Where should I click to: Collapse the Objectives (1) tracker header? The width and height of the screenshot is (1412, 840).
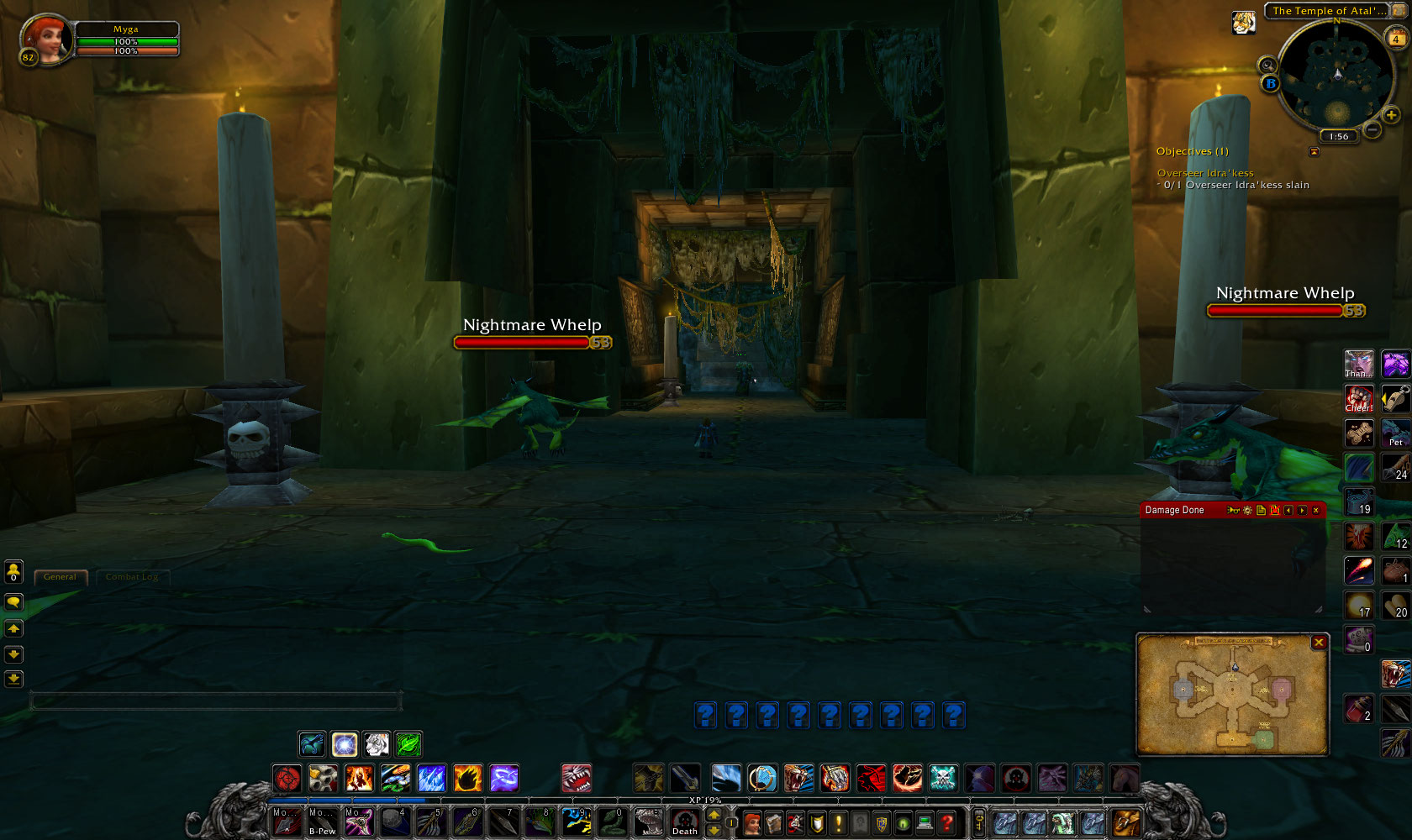pos(1193,151)
